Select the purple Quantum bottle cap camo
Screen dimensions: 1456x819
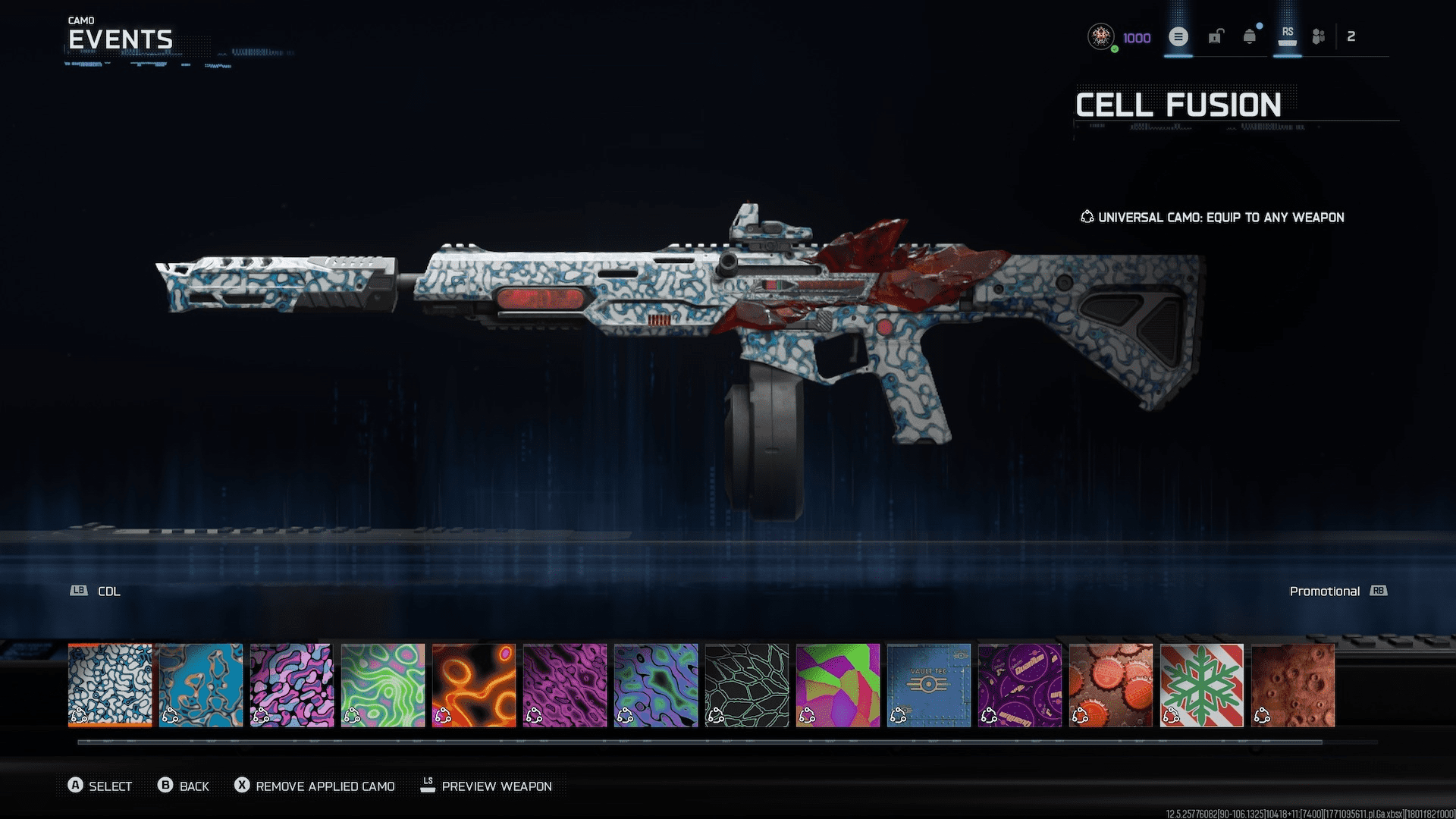pyautogui.click(x=1020, y=685)
